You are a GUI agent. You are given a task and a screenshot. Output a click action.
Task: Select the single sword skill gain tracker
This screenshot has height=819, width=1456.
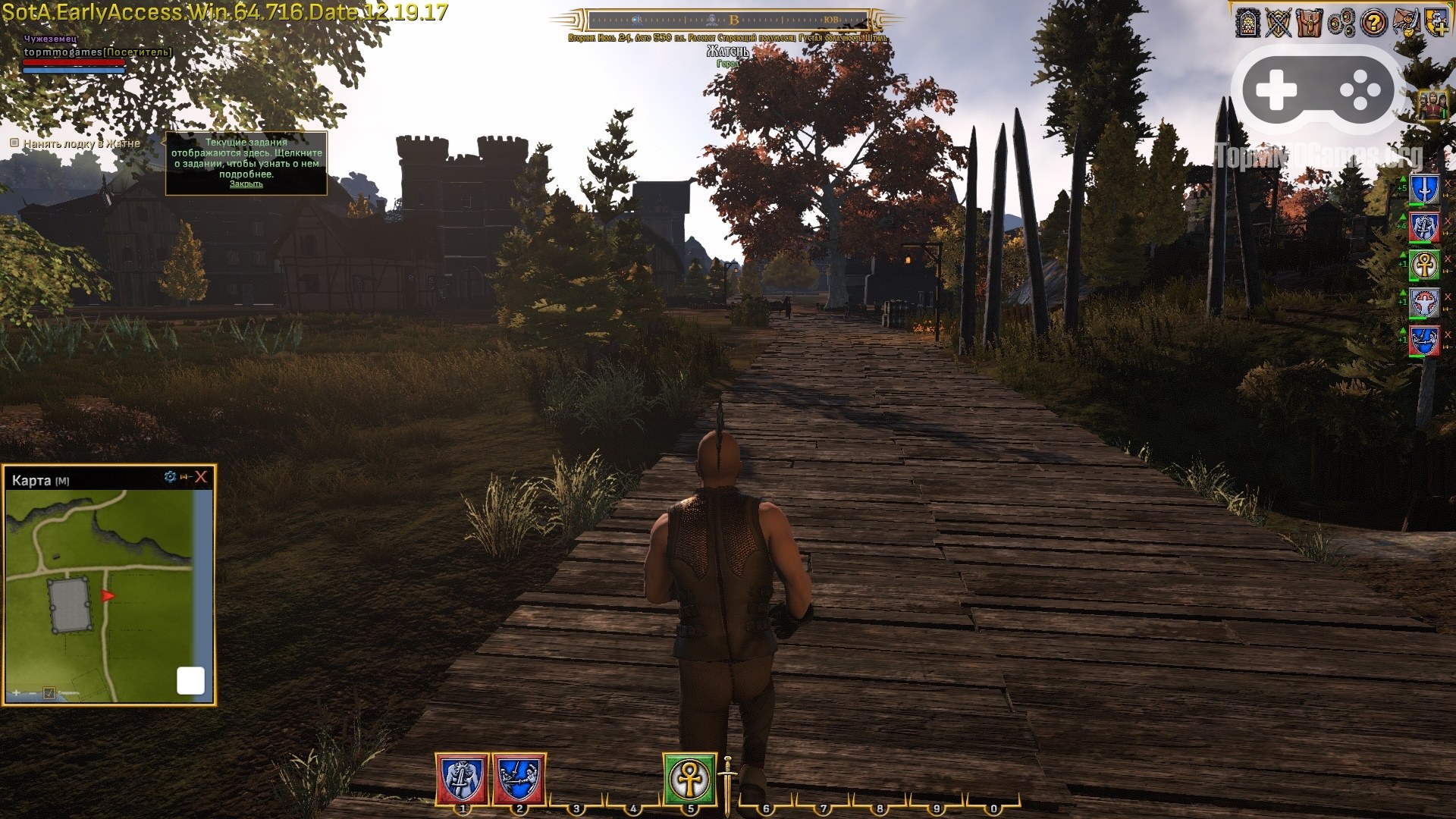coord(1424,190)
